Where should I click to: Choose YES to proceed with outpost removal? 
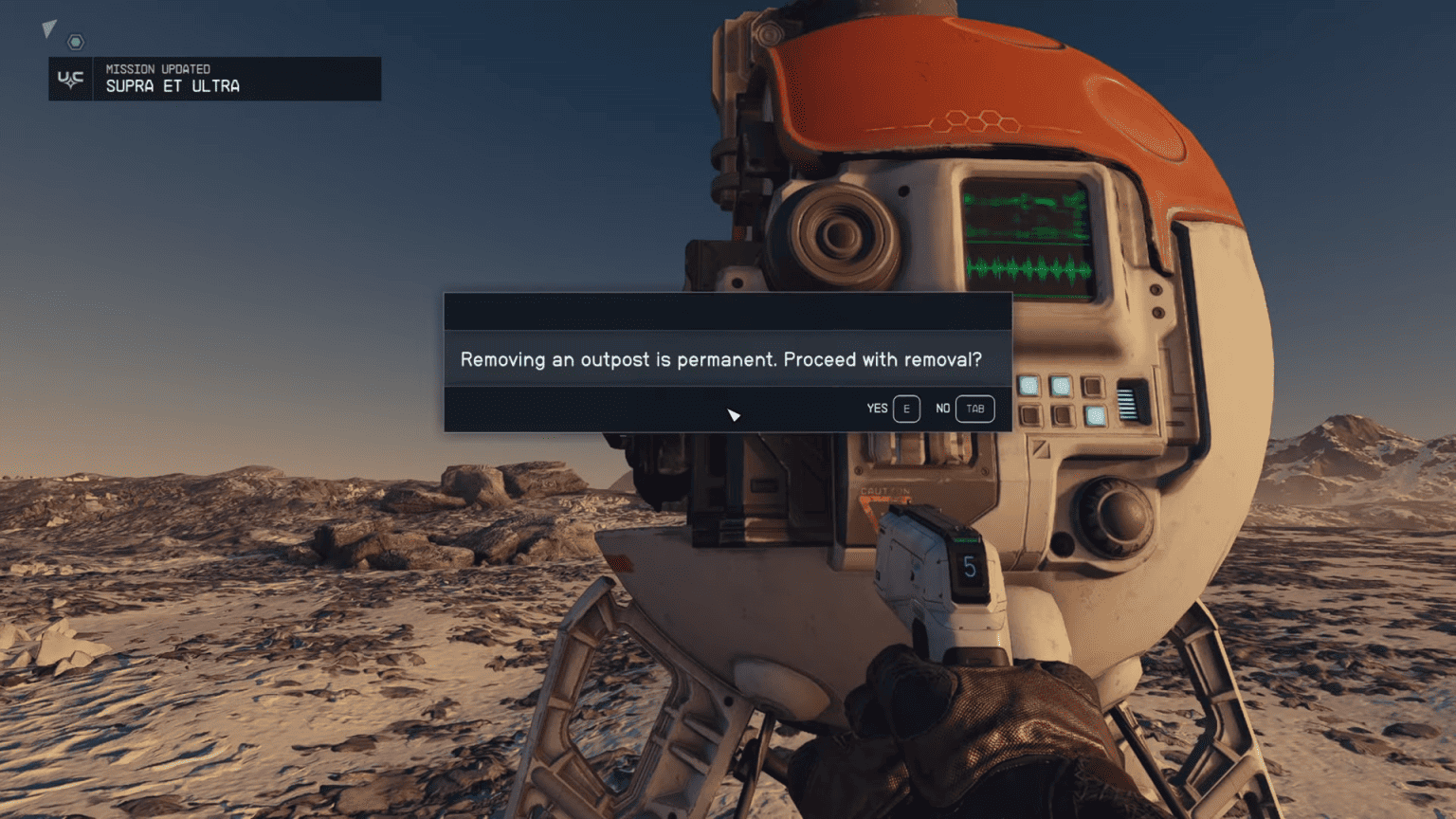(x=892, y=409)
